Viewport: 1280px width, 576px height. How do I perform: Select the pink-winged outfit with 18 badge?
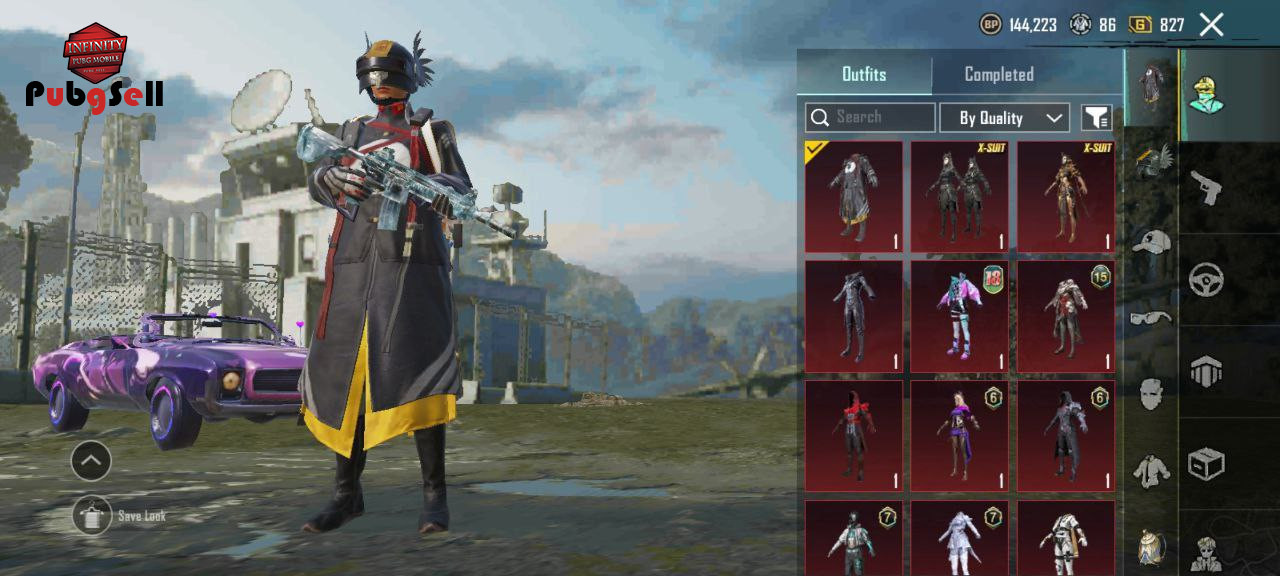960,316
